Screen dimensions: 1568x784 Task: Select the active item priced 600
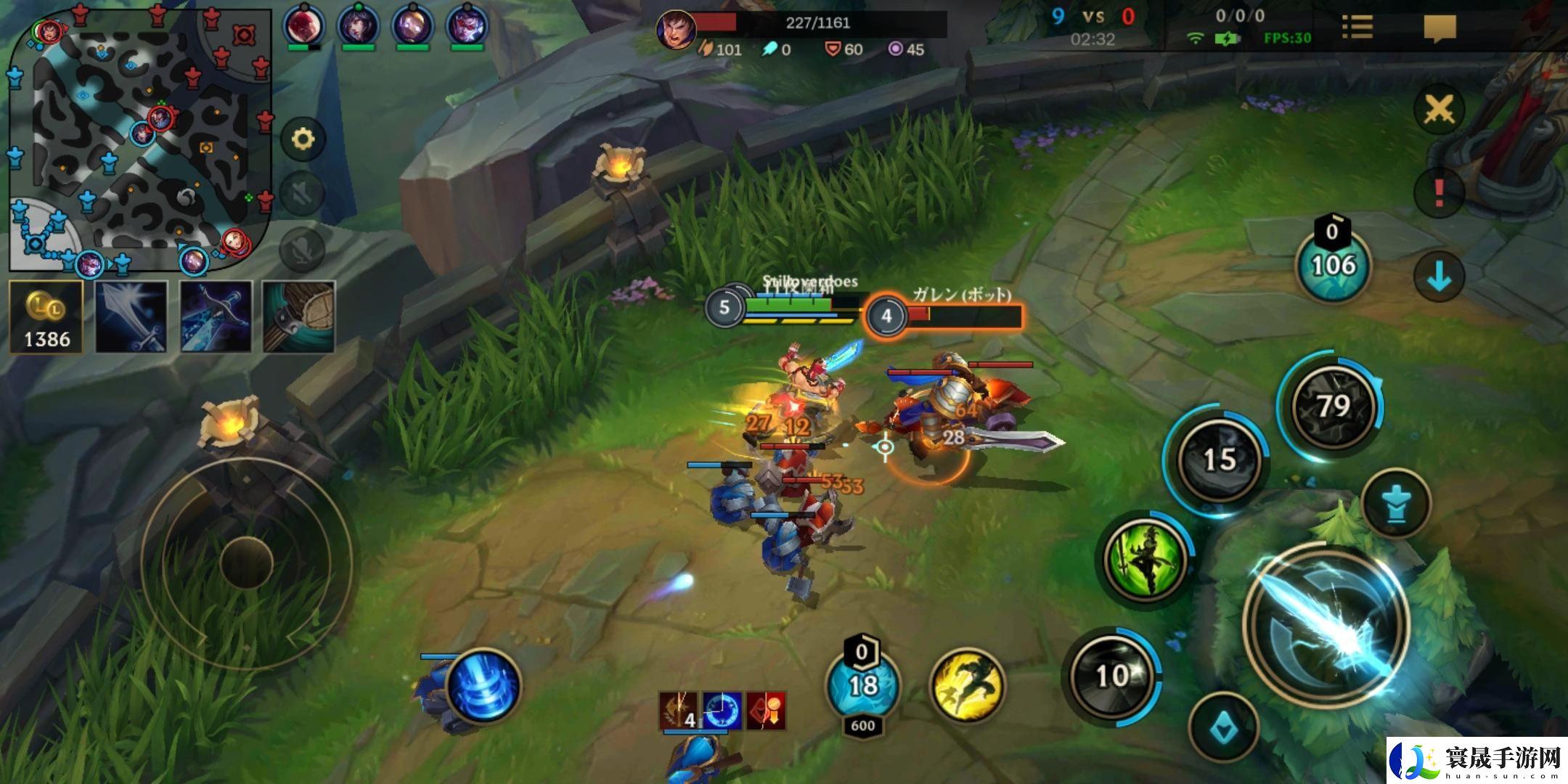pyautogui.click(x=862, y=686)
